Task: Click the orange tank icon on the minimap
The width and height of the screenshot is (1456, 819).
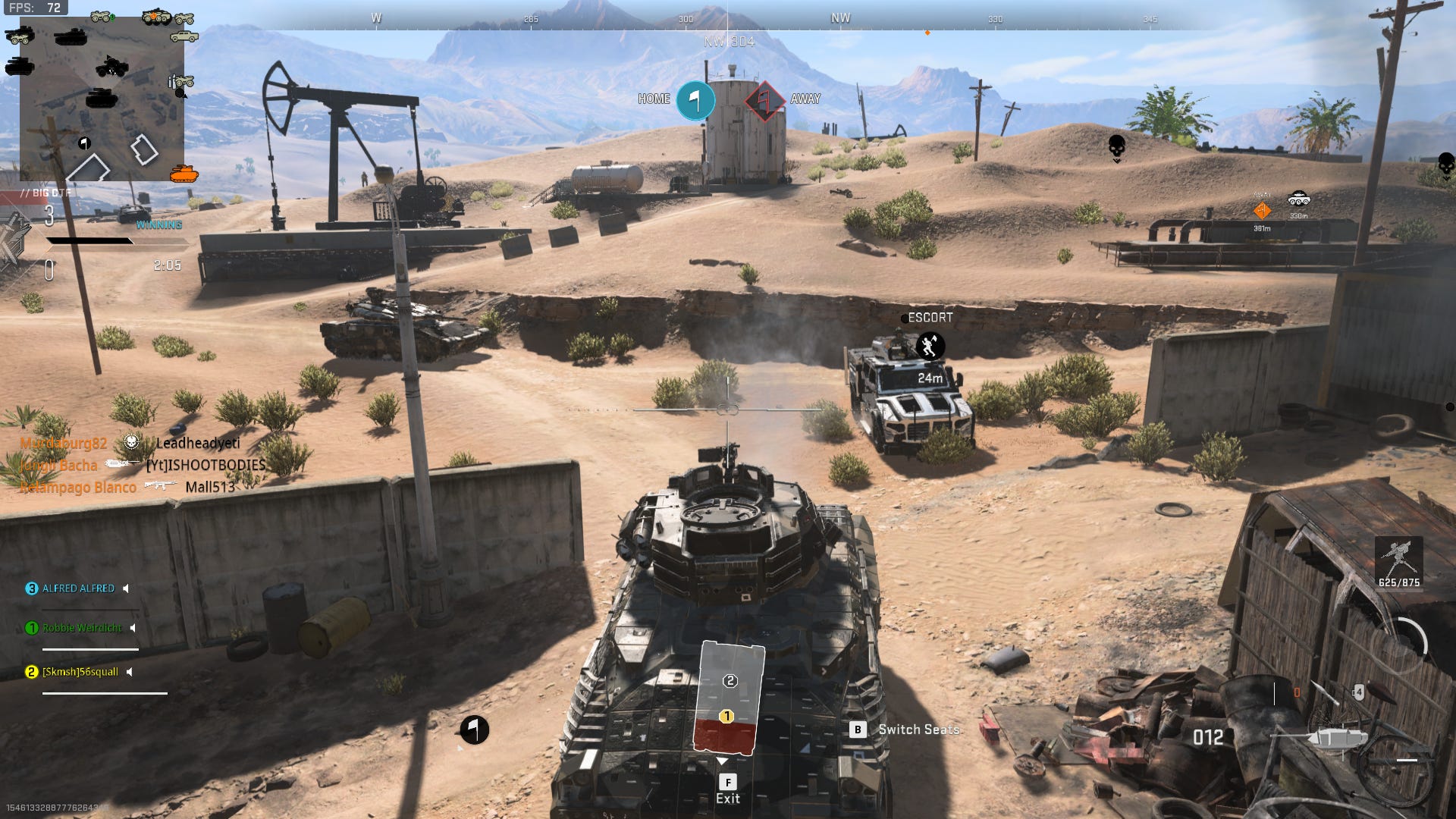Action: pos(184,174)
